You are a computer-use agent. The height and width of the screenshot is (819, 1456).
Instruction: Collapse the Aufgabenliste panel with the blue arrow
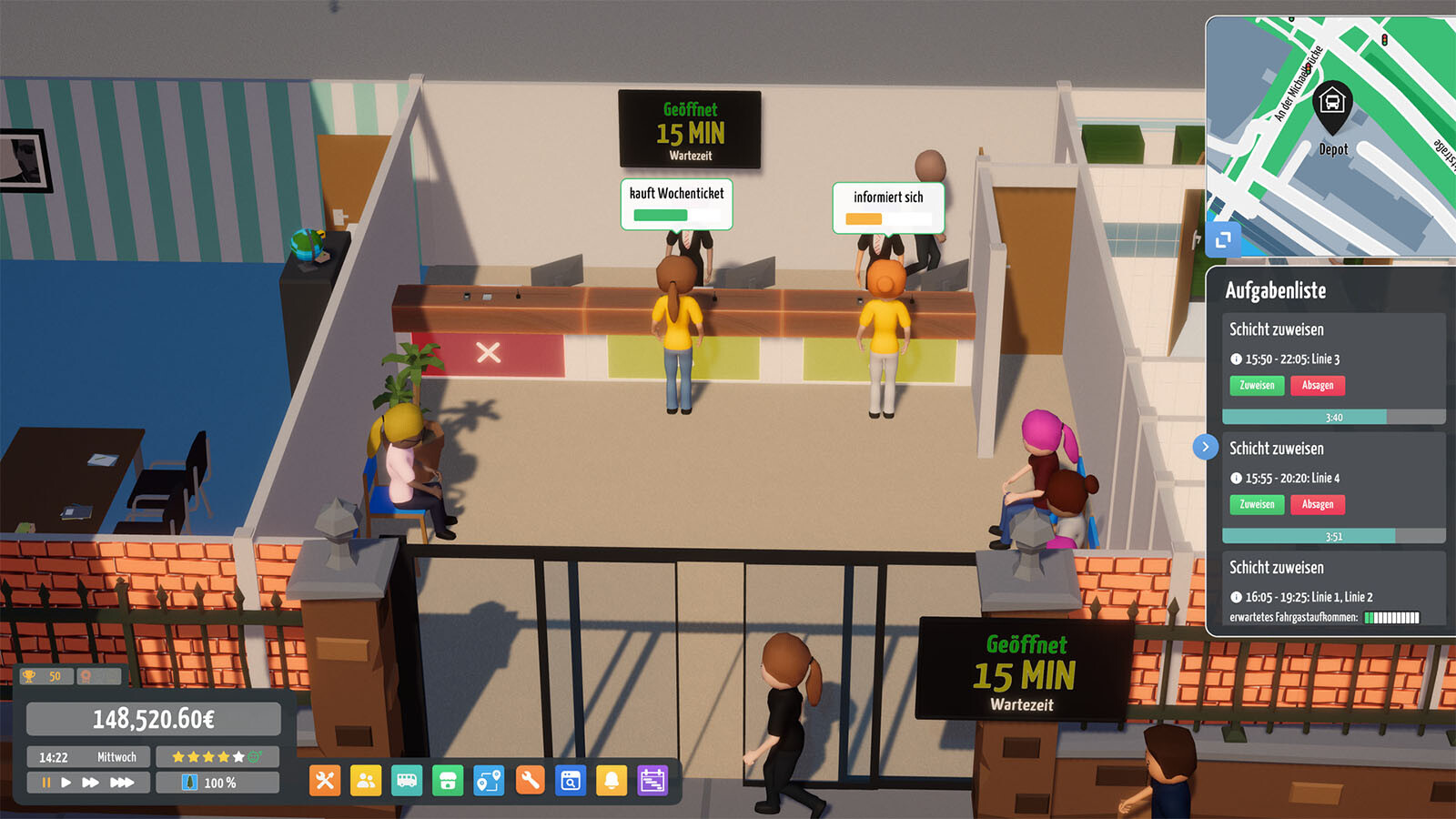[x=1205, y=447]
